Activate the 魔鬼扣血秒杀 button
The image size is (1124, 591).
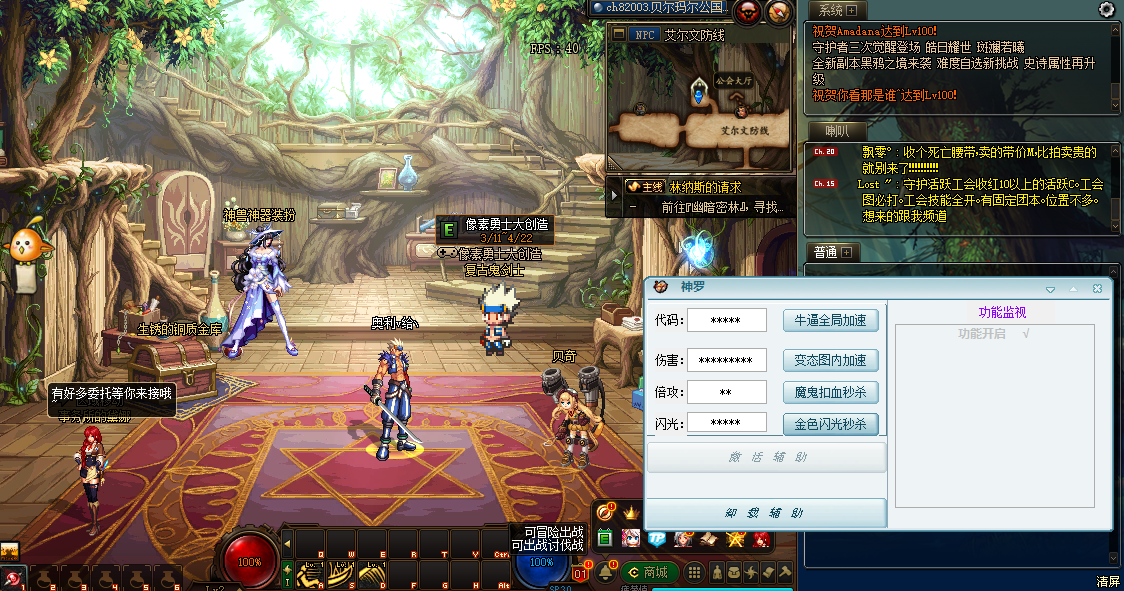(x=830, y=392)
